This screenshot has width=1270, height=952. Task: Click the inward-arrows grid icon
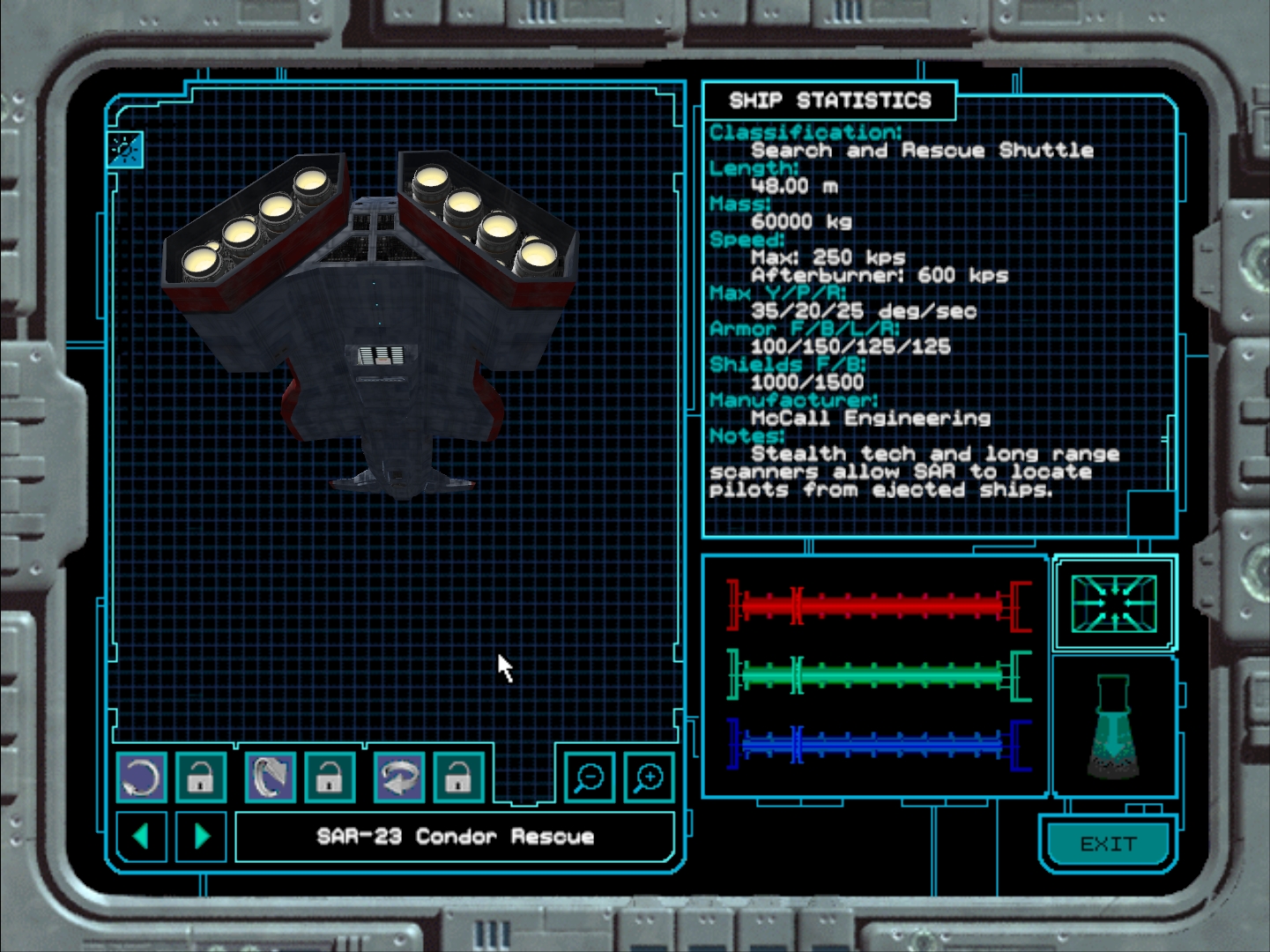click(x=1114, y=604)
